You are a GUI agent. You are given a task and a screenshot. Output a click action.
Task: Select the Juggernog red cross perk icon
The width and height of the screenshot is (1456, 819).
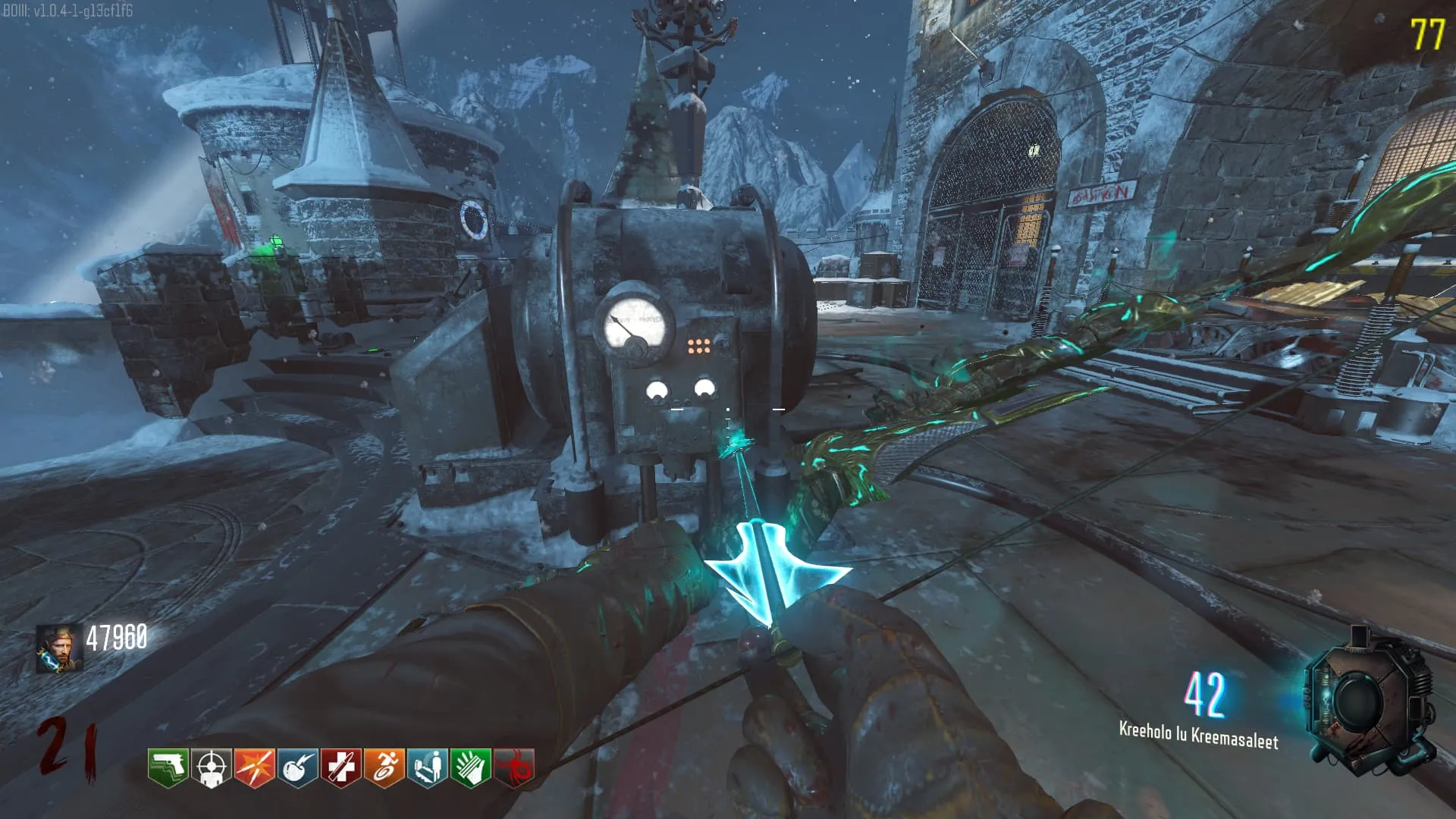tap(340, 768)
